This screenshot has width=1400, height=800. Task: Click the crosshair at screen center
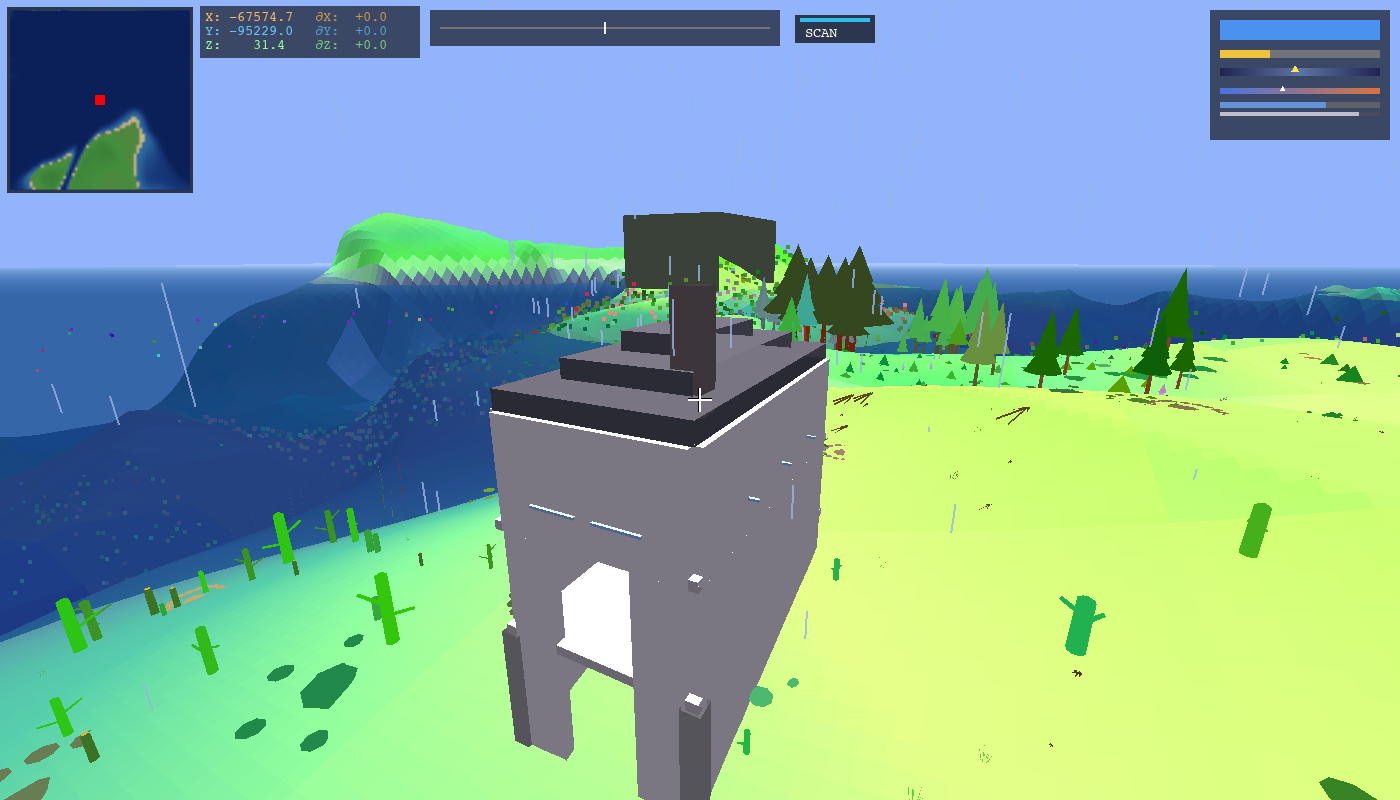pos(700,399)
